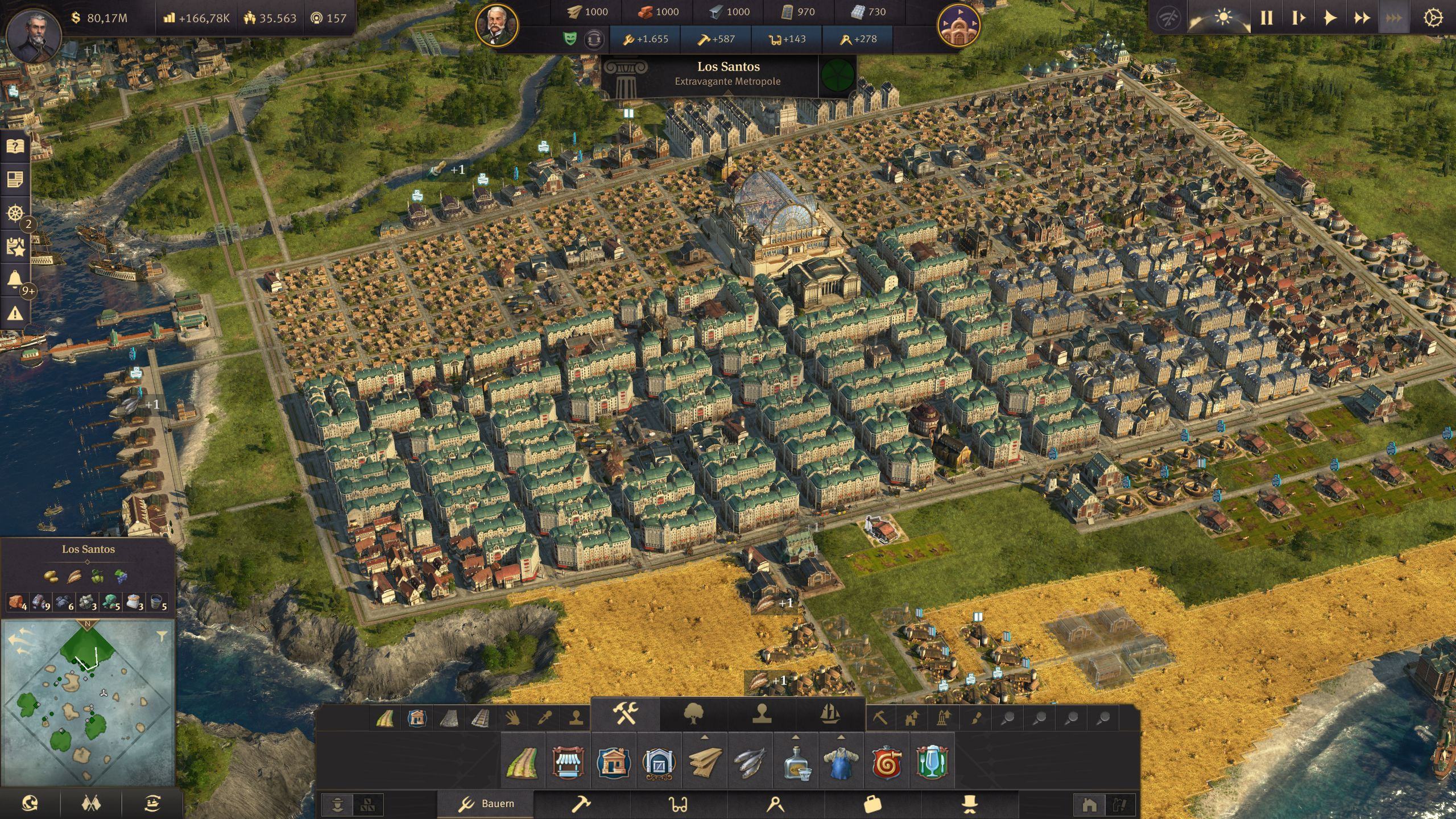The height and width of the screenshot is (819, 1456).
Task: Show the warning triangle alerts
Action: [15, 313]
